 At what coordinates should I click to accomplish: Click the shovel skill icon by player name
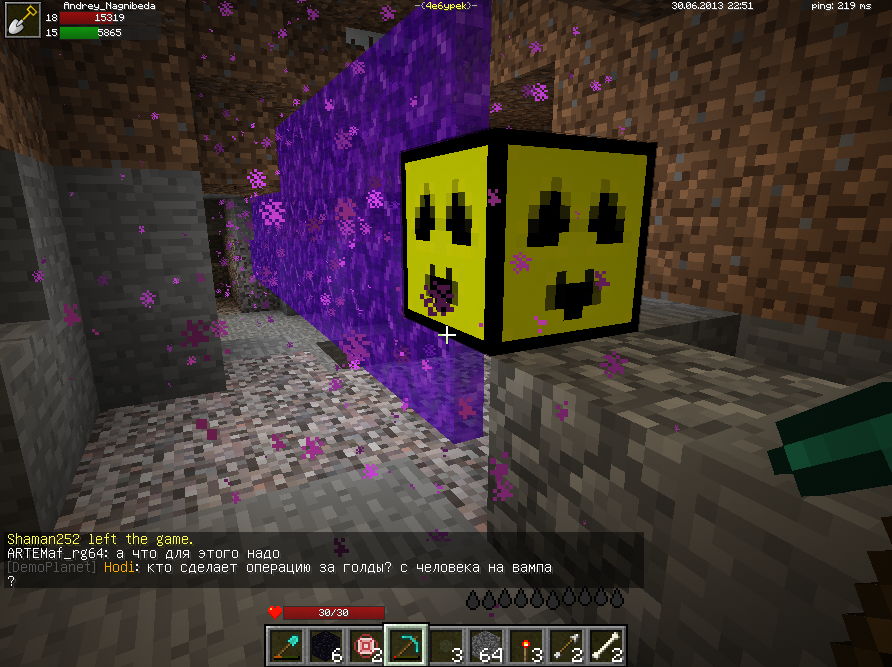pyautogui.click(x=21, y=20)
